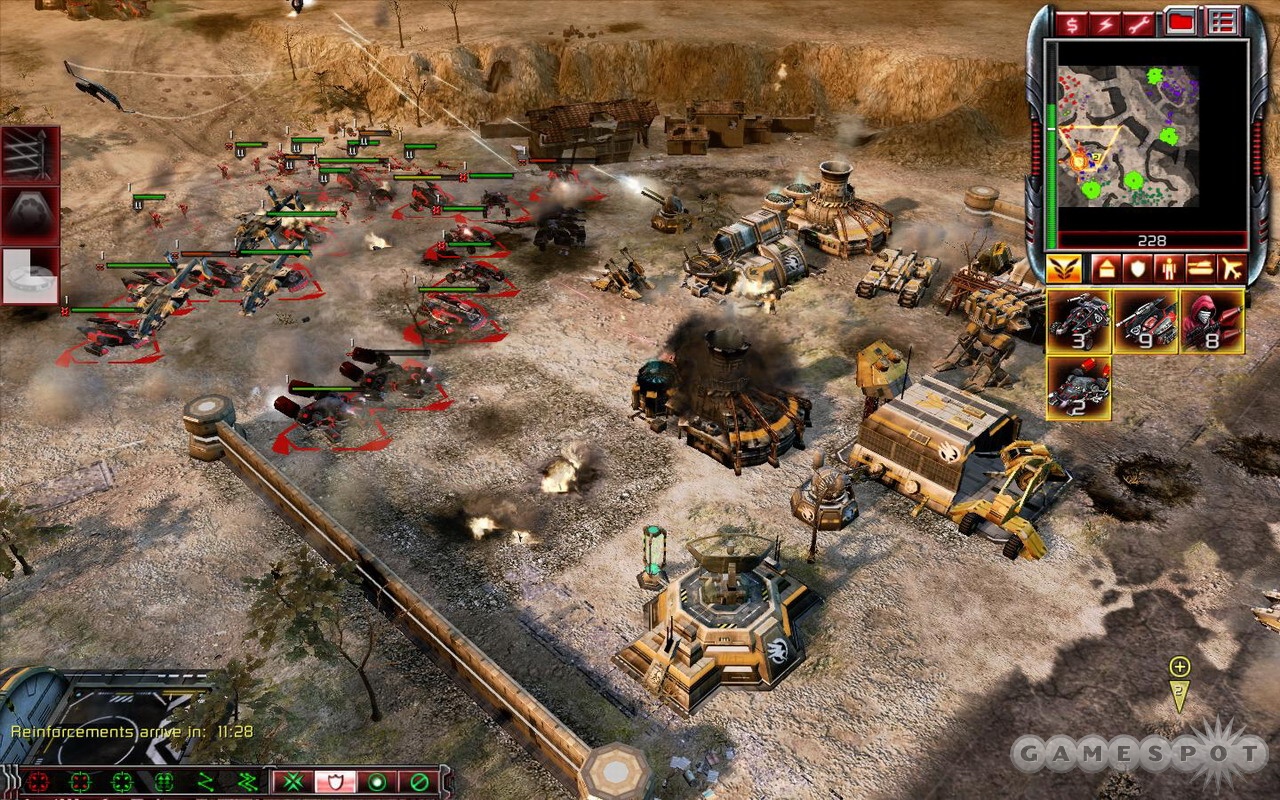Select the wrench repair button
Image resolution: width=1280 pixels, height=800 pixels.
pos(1137,23)
